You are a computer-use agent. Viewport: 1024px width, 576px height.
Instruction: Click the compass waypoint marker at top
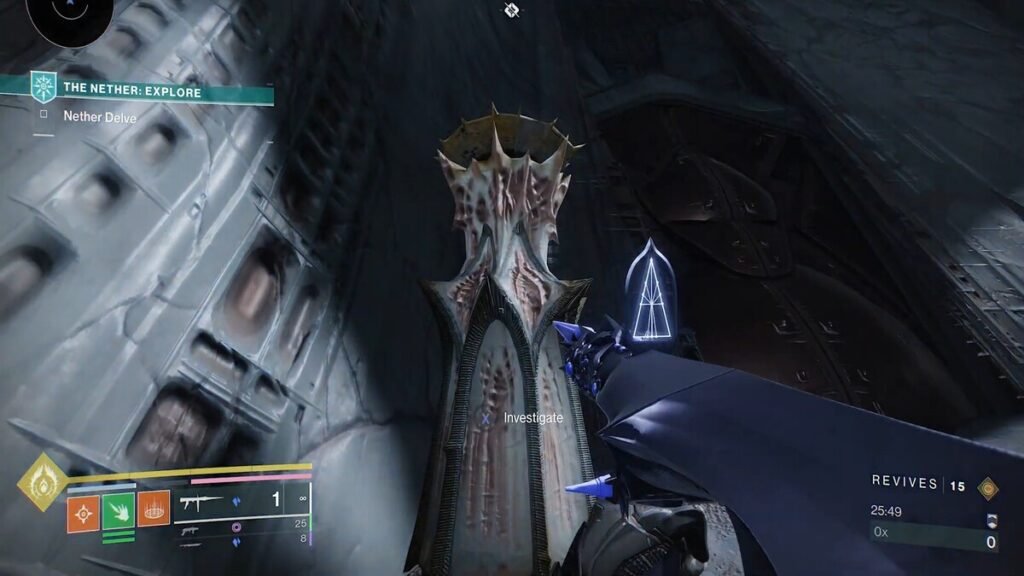coord(511,10)
